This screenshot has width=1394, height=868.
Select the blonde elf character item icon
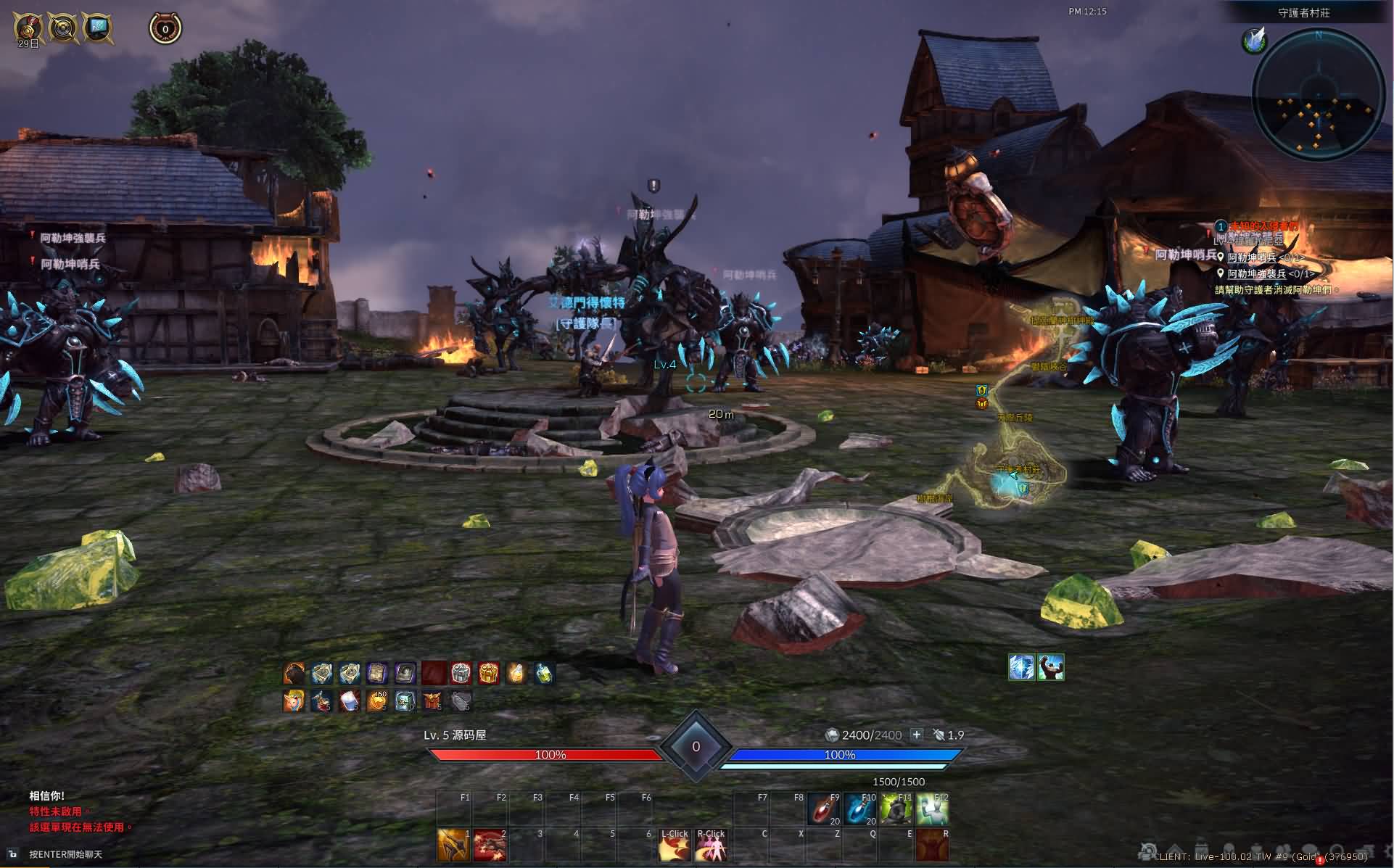tap(294, 701)
